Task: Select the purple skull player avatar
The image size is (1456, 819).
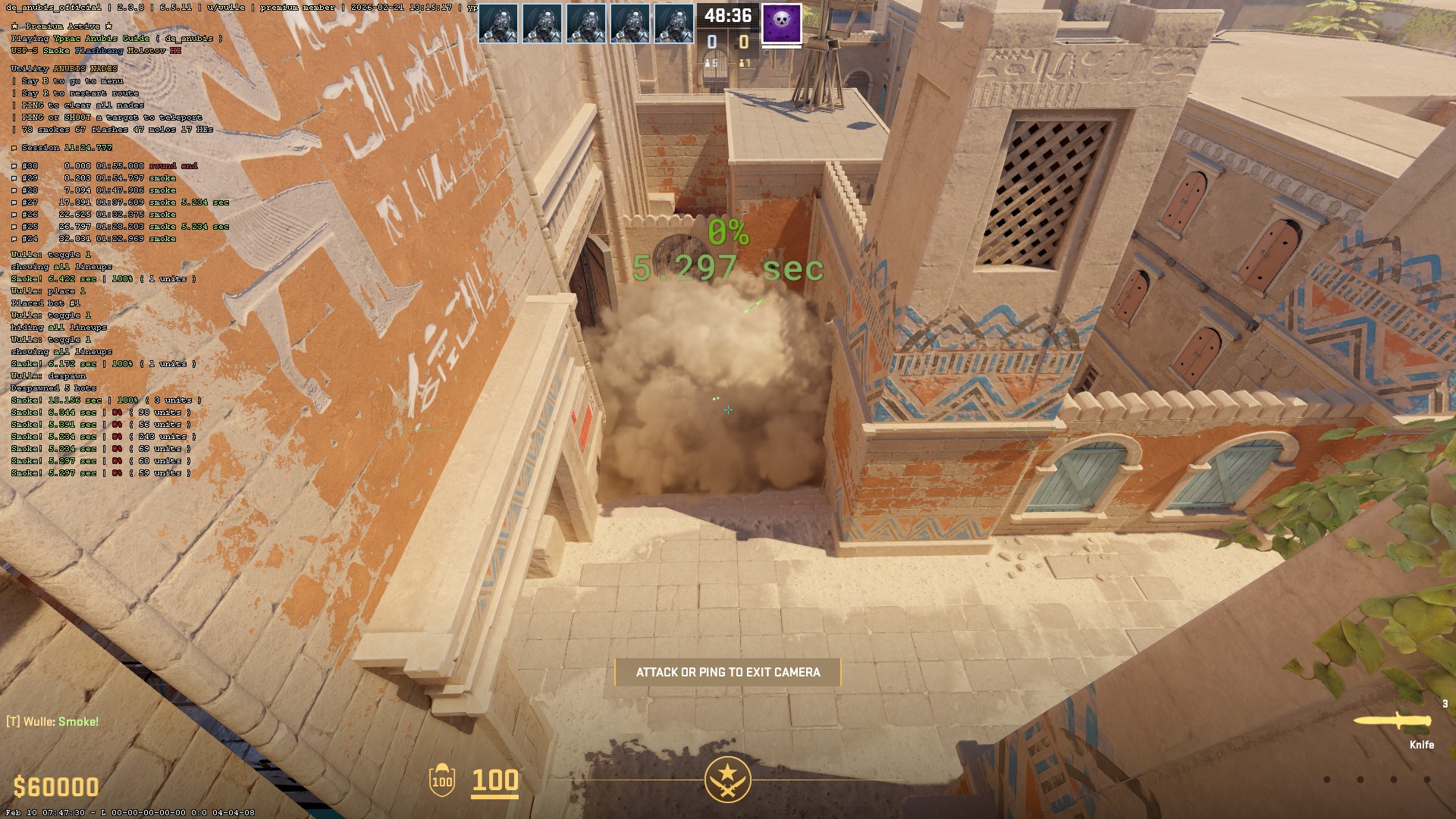Action: 781,24
